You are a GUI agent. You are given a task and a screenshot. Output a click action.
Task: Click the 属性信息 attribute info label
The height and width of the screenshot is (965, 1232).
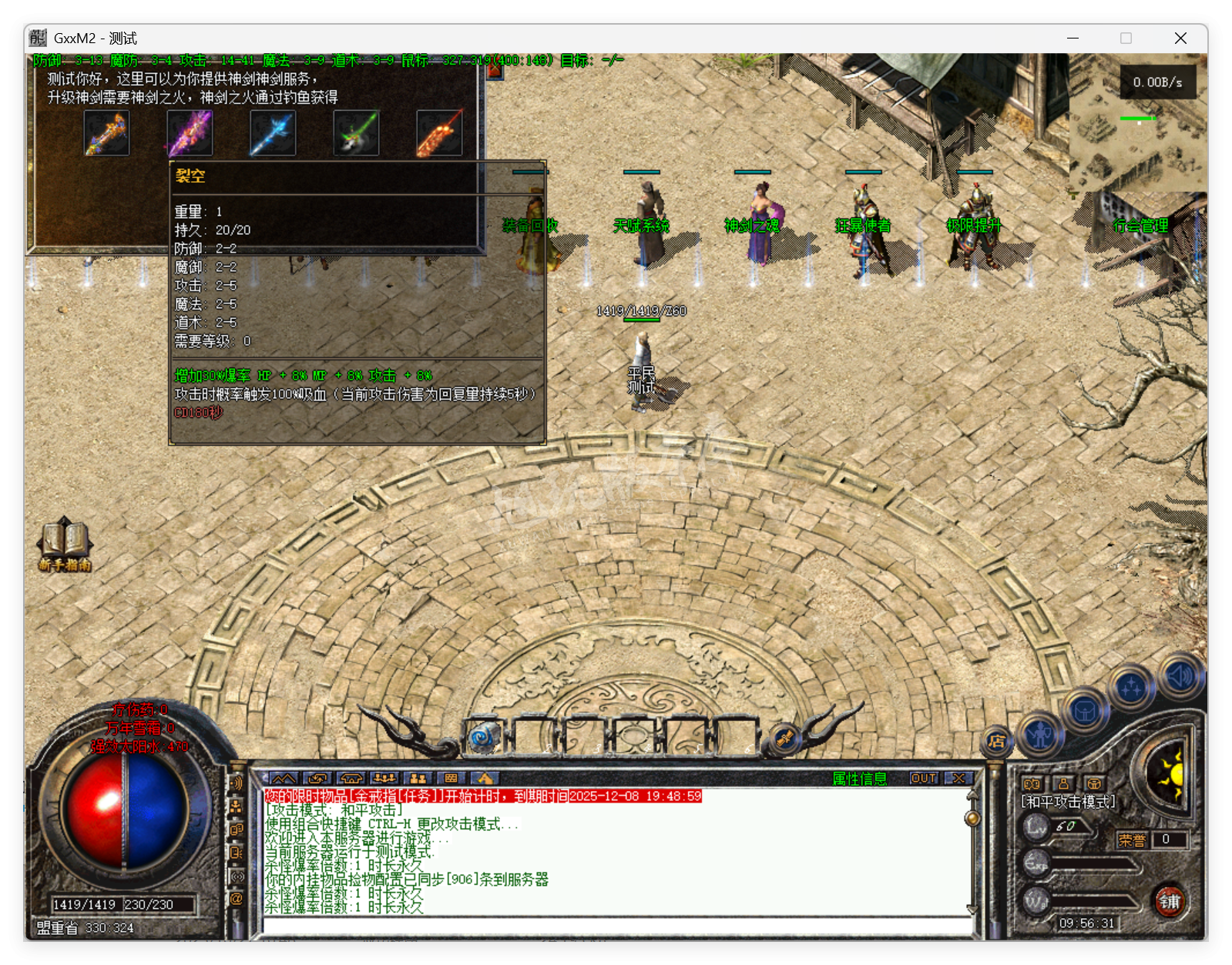click(859, 779)
